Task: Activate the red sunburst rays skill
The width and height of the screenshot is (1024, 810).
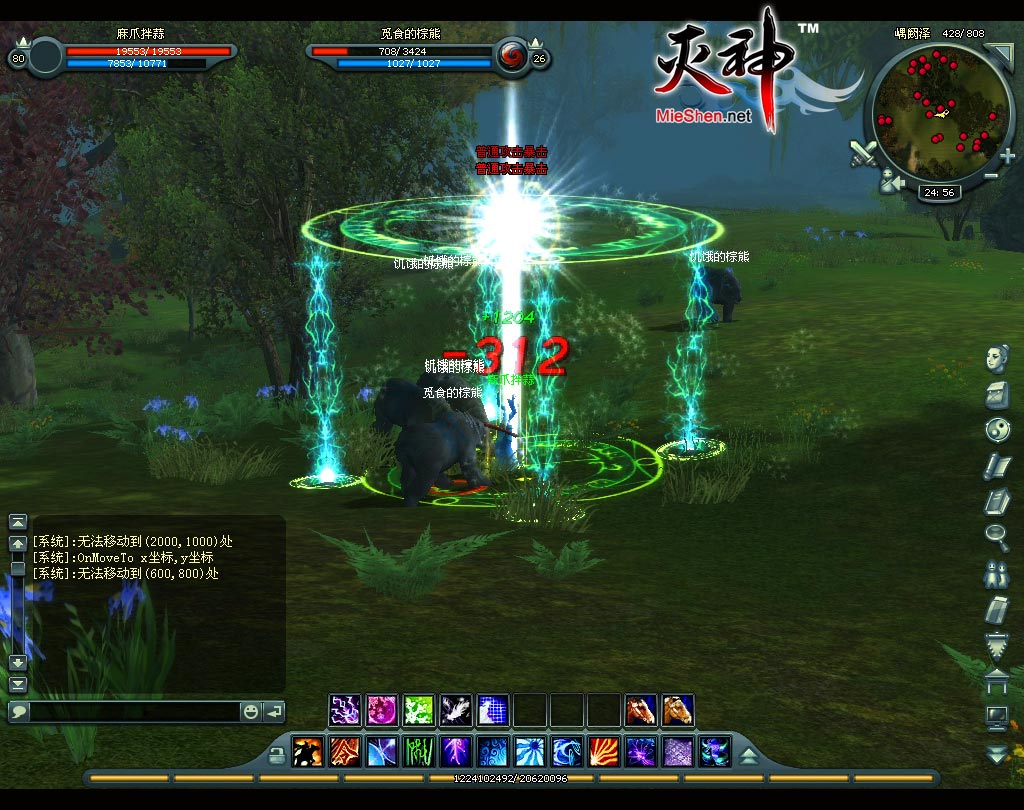Action: [603, 752]
